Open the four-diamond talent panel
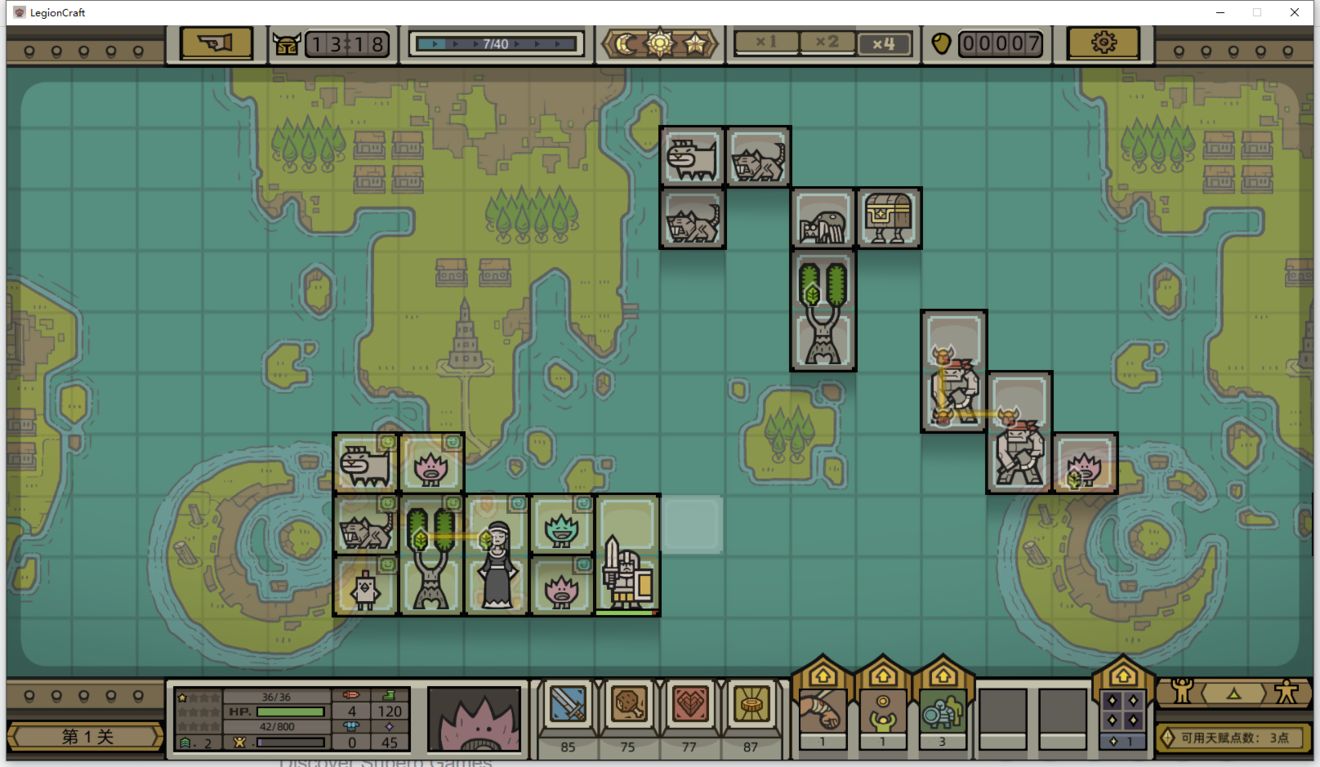 pyautogui.click(x=1122, y=711)
